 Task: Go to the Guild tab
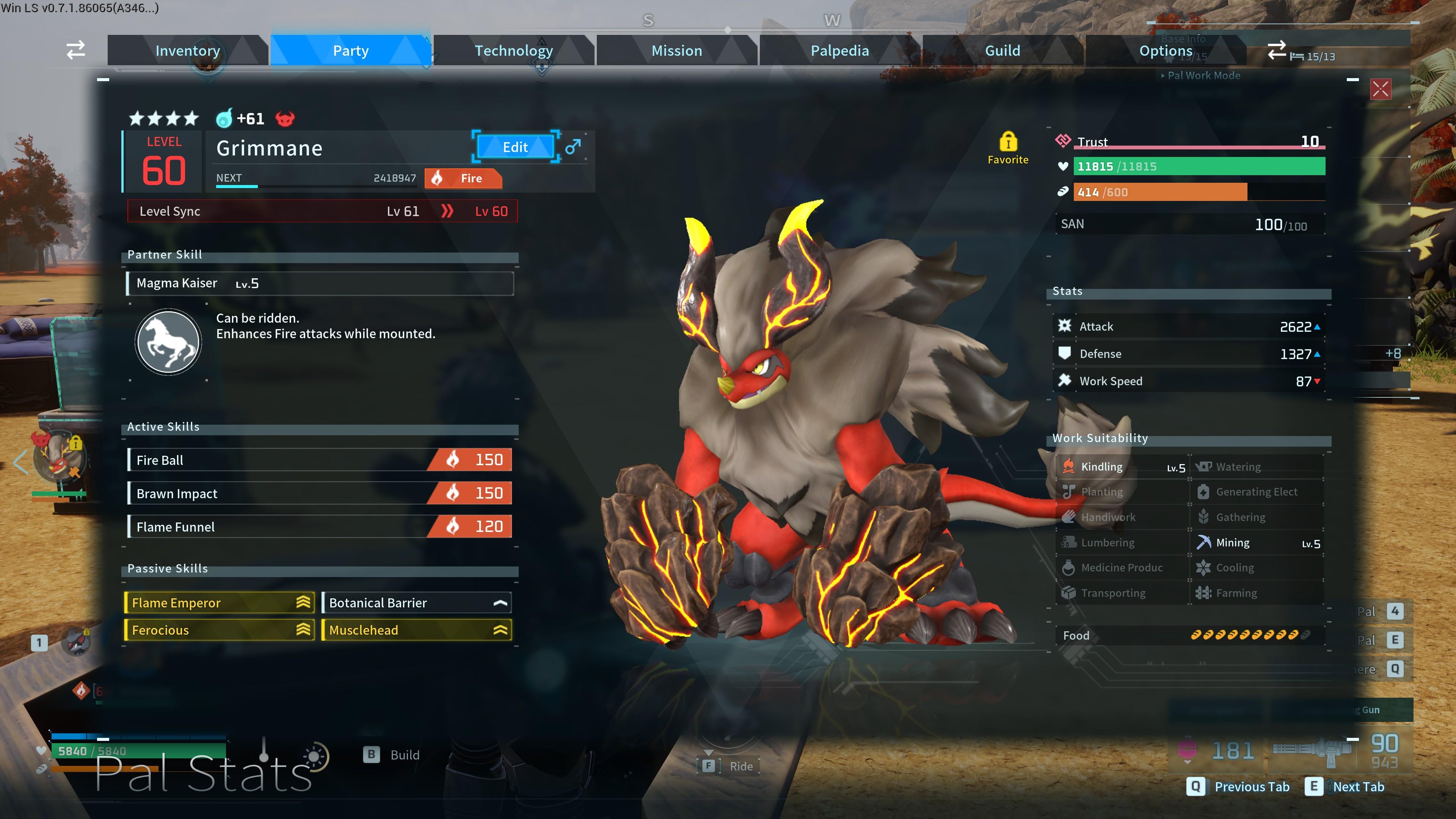click(1002, 51)
